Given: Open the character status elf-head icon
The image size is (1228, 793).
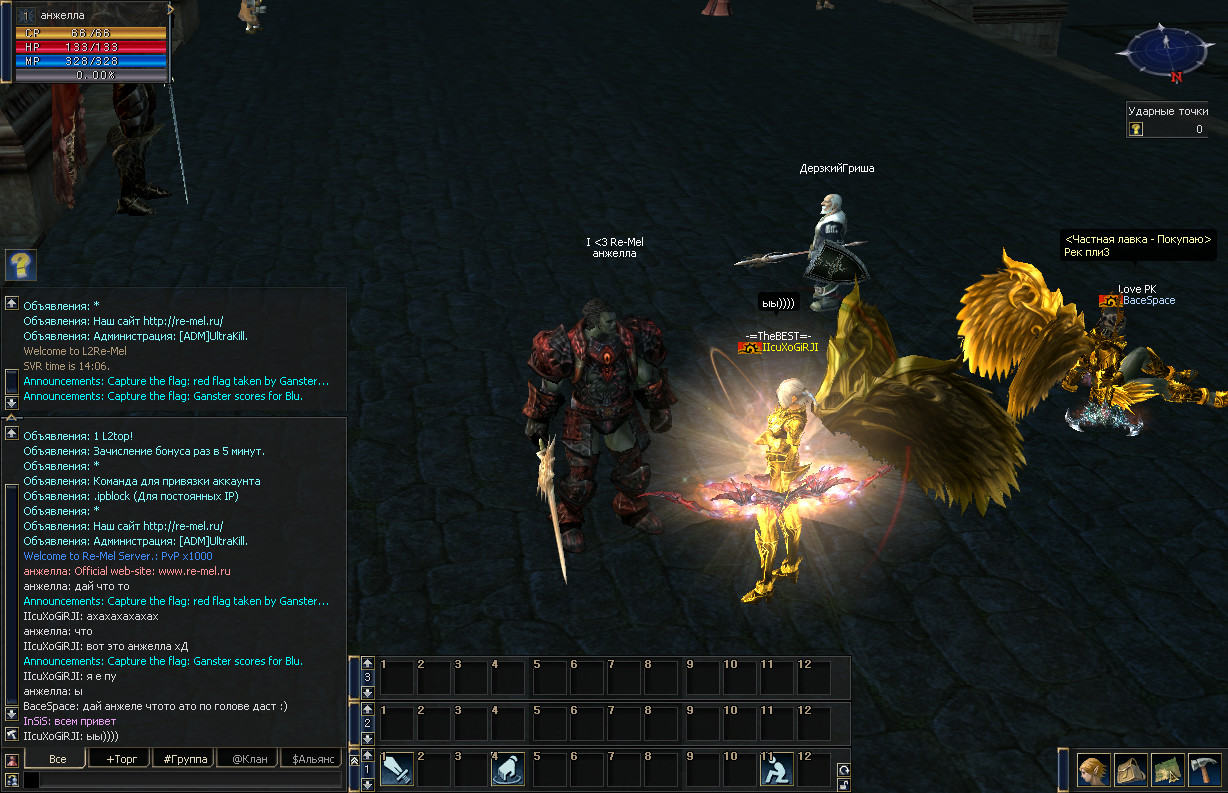Looking at the screenshot, I should (x=1094, y=771).
